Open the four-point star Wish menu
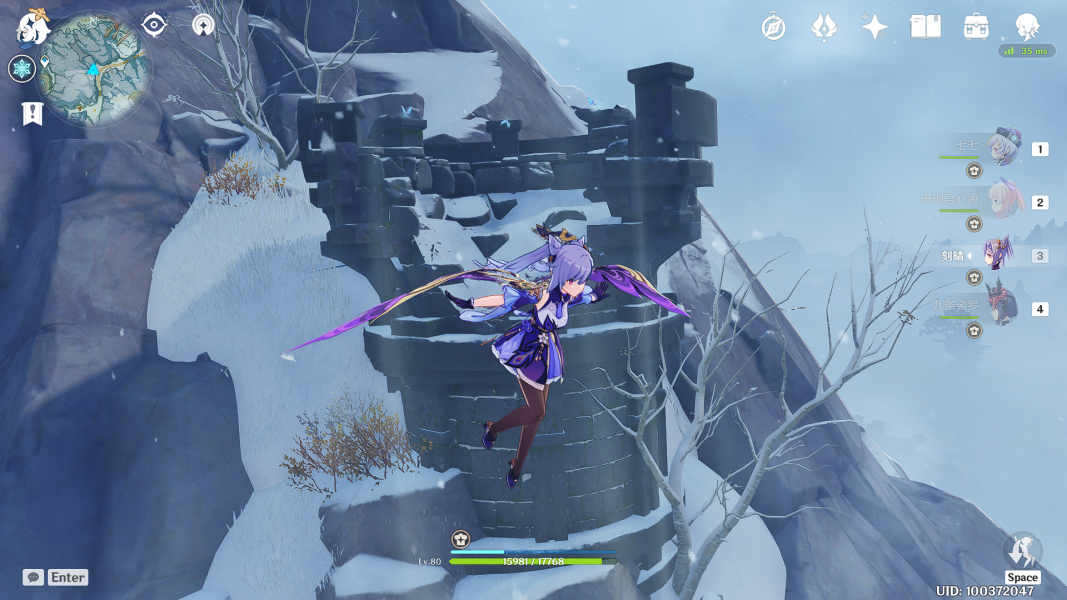Image resolution: width=1067 pixels, height=600 pixels. click(875, 27)
